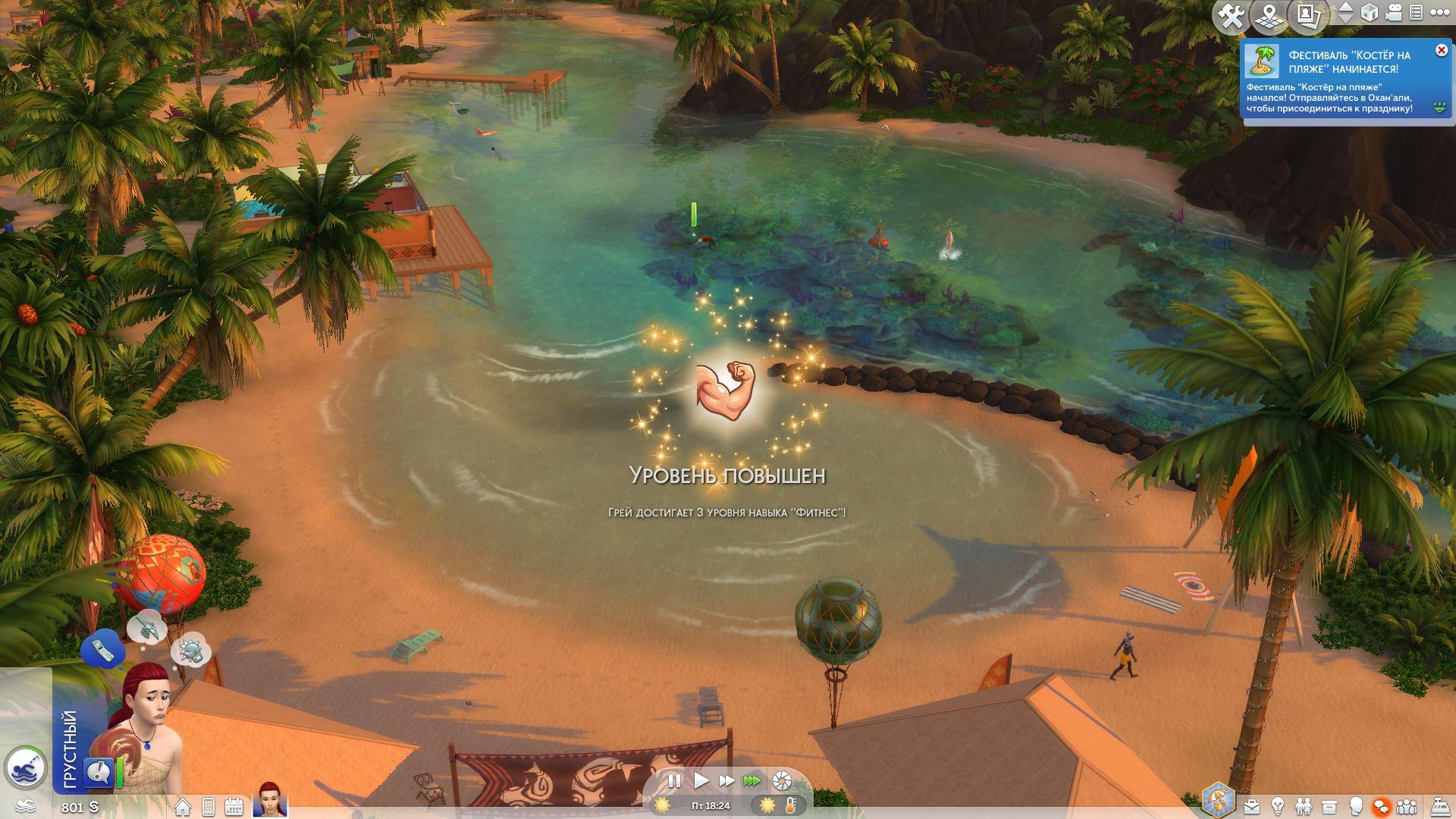1456x819 pixels.
Task: Open camera controls video camera icon
Action: click(1393, 13)
